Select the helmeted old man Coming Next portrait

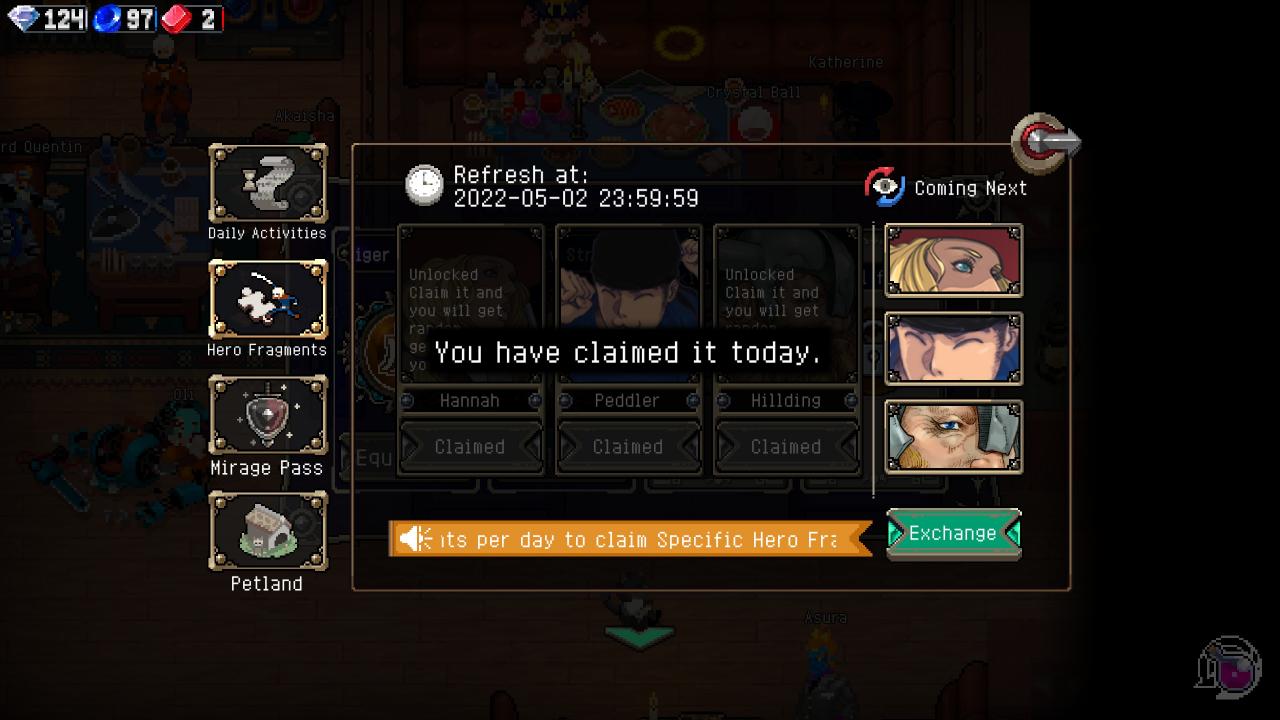pos(953,436)
